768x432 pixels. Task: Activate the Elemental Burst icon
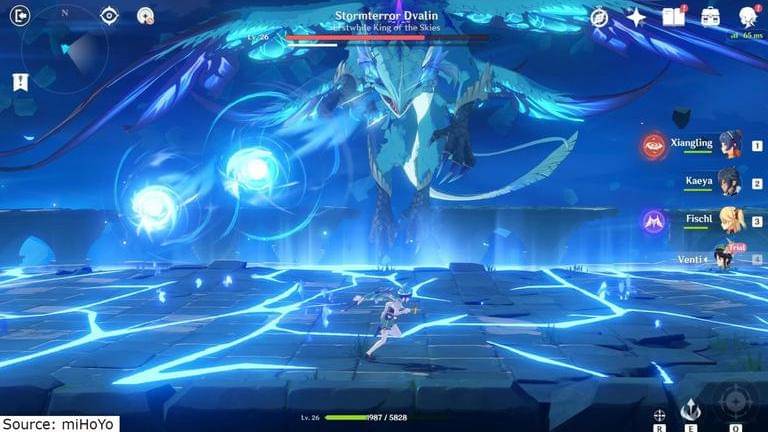point(735,403)
